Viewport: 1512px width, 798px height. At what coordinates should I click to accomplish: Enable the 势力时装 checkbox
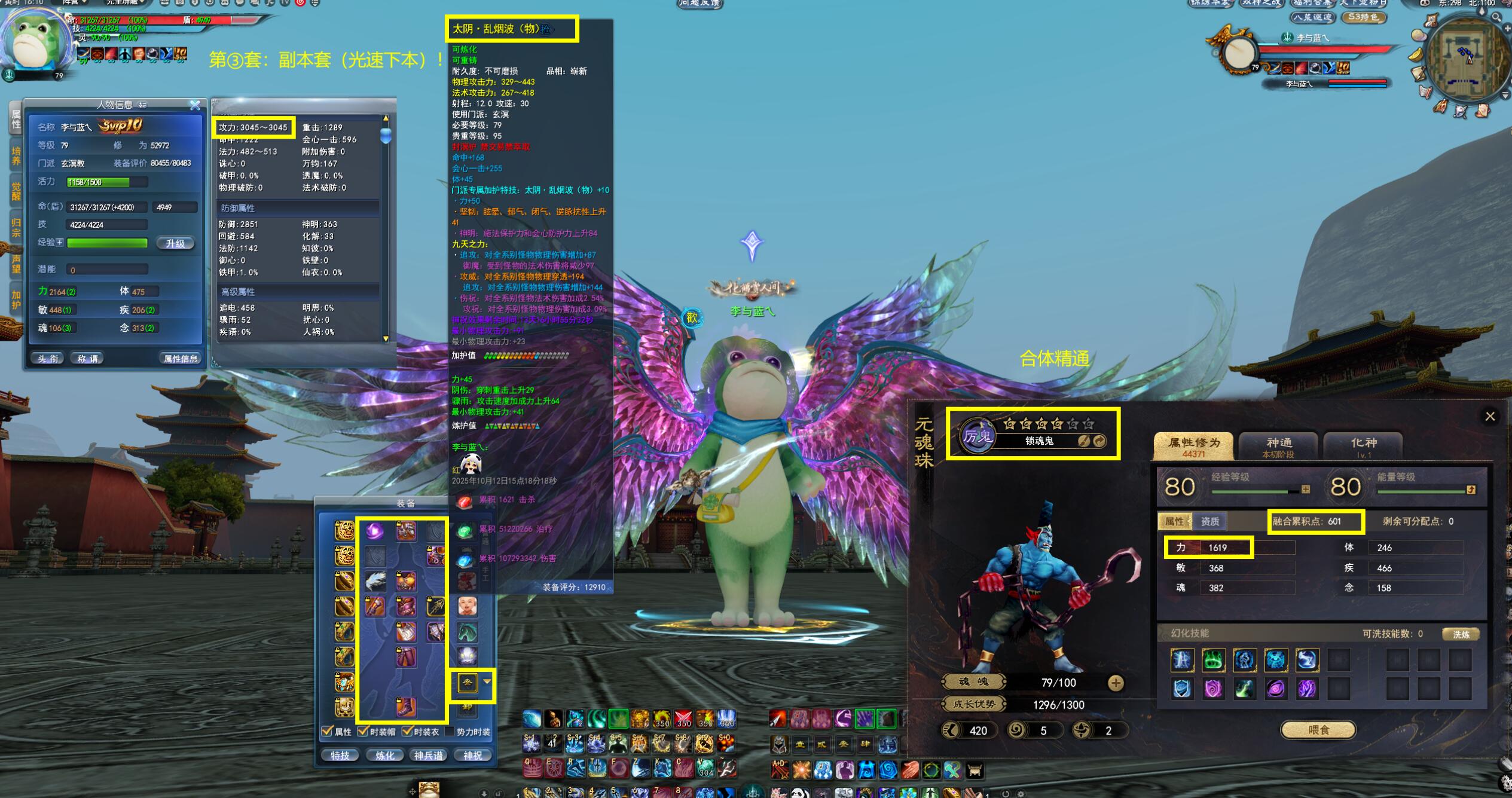point(450,732)
